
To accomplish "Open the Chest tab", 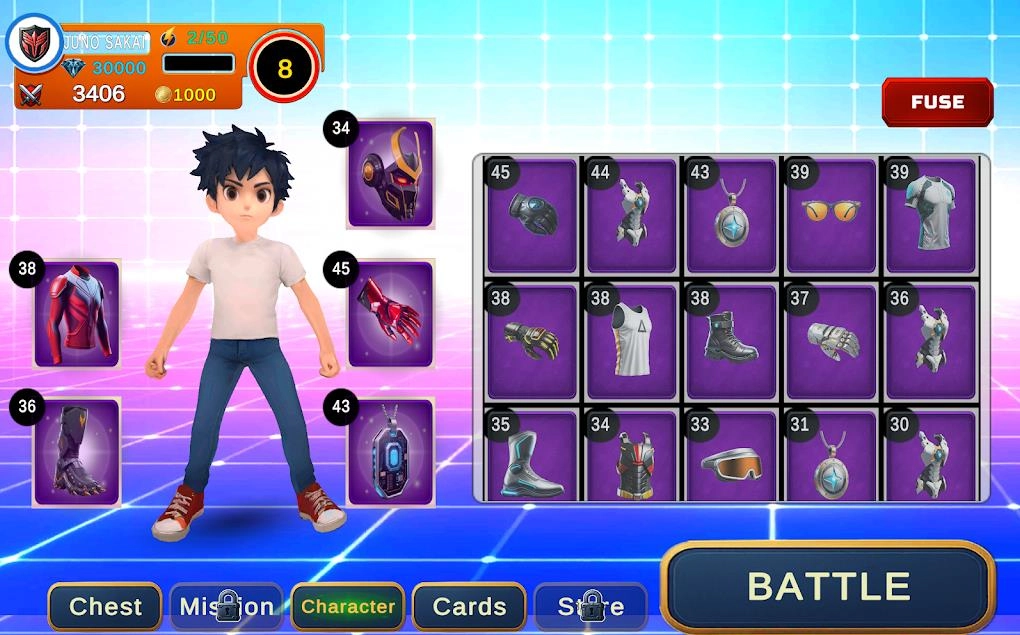I will [105, 606].
